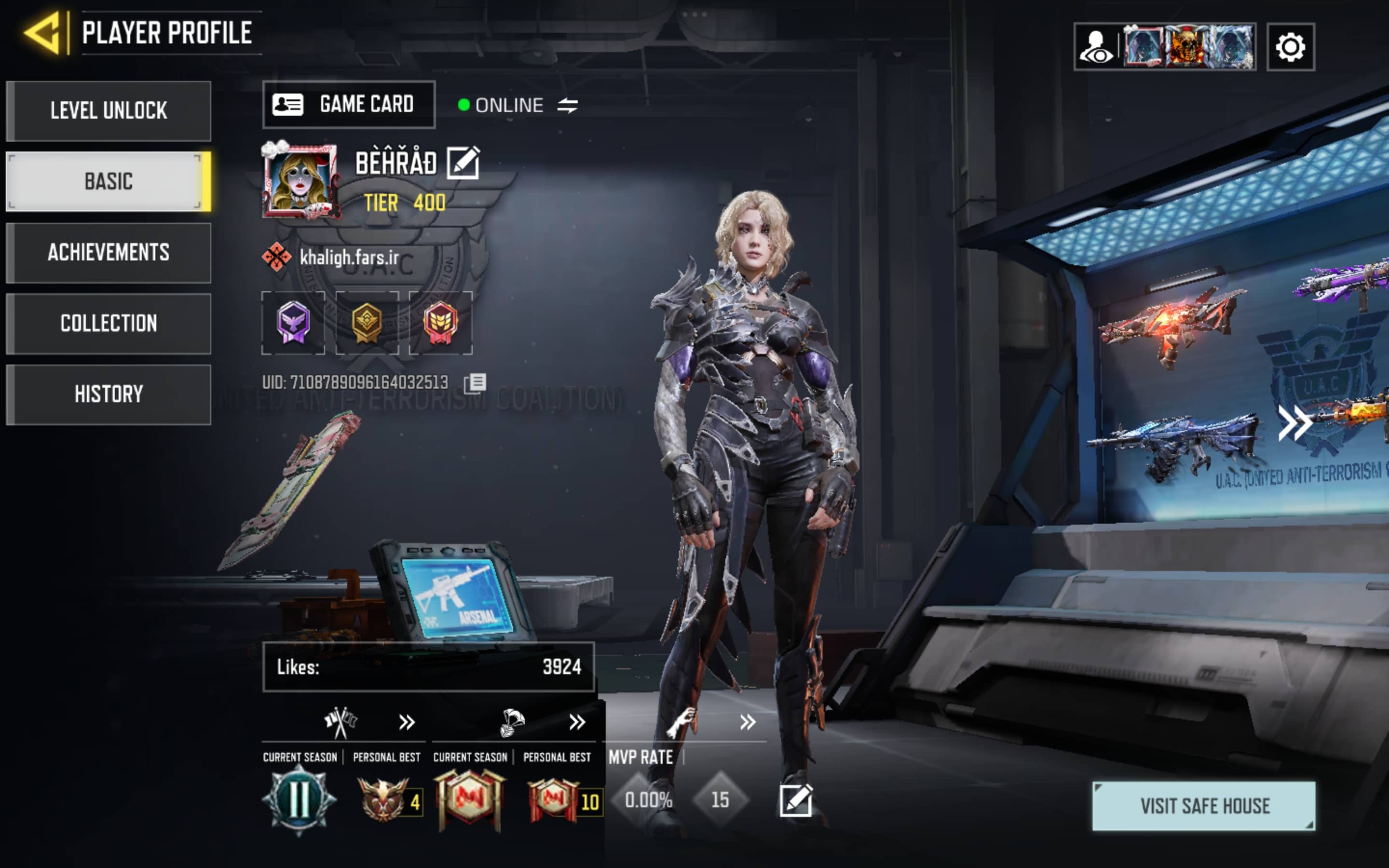Visit Safe House
Image resolution: width=1389 pixels, height=868 pixels.
(1204, 805)
